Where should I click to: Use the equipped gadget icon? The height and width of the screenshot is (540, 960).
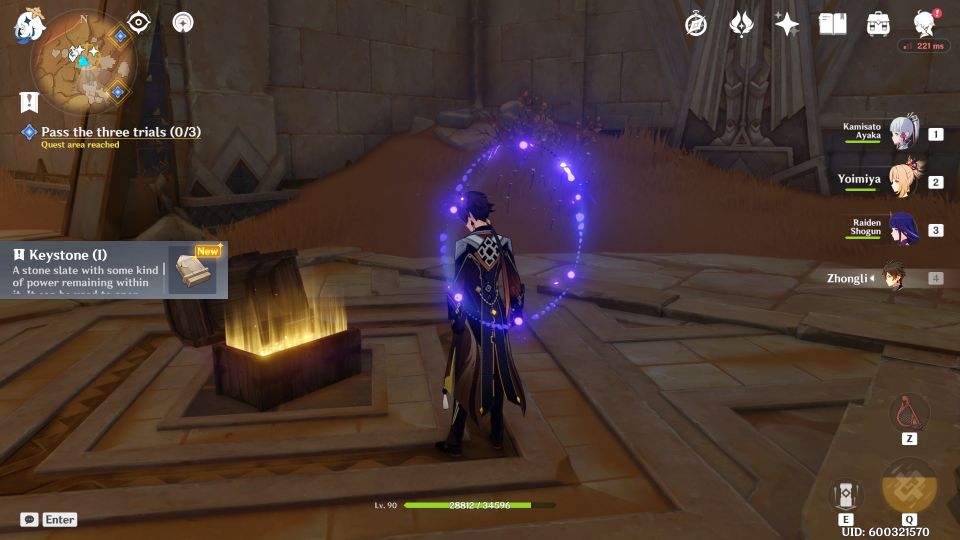tap(909, 413)
